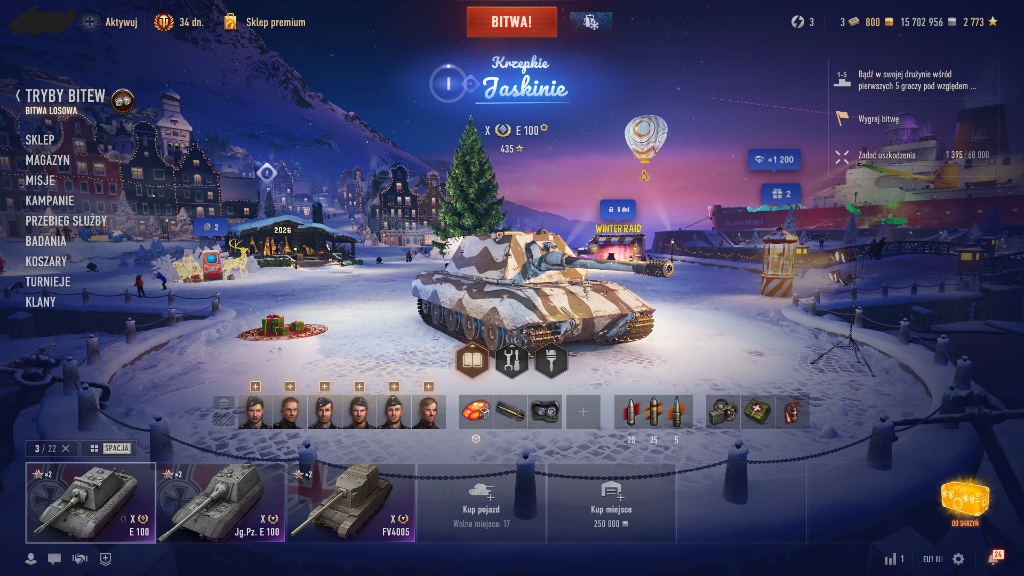
Task: Select the E 100 tank in the carousel
Action: pos(90,502)
